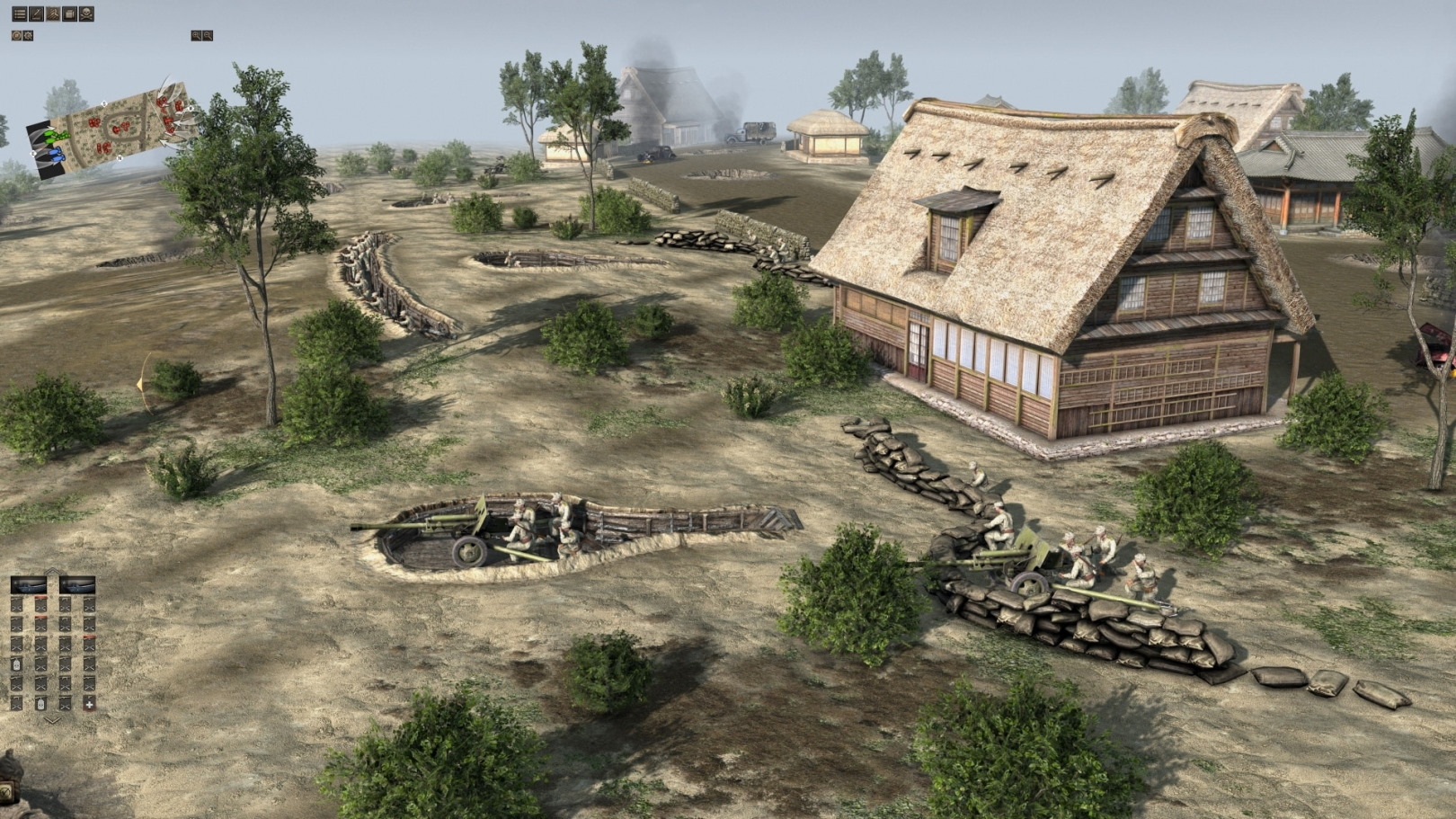
Task: Open the gear settings icon
Action: (x=28, y=35)
